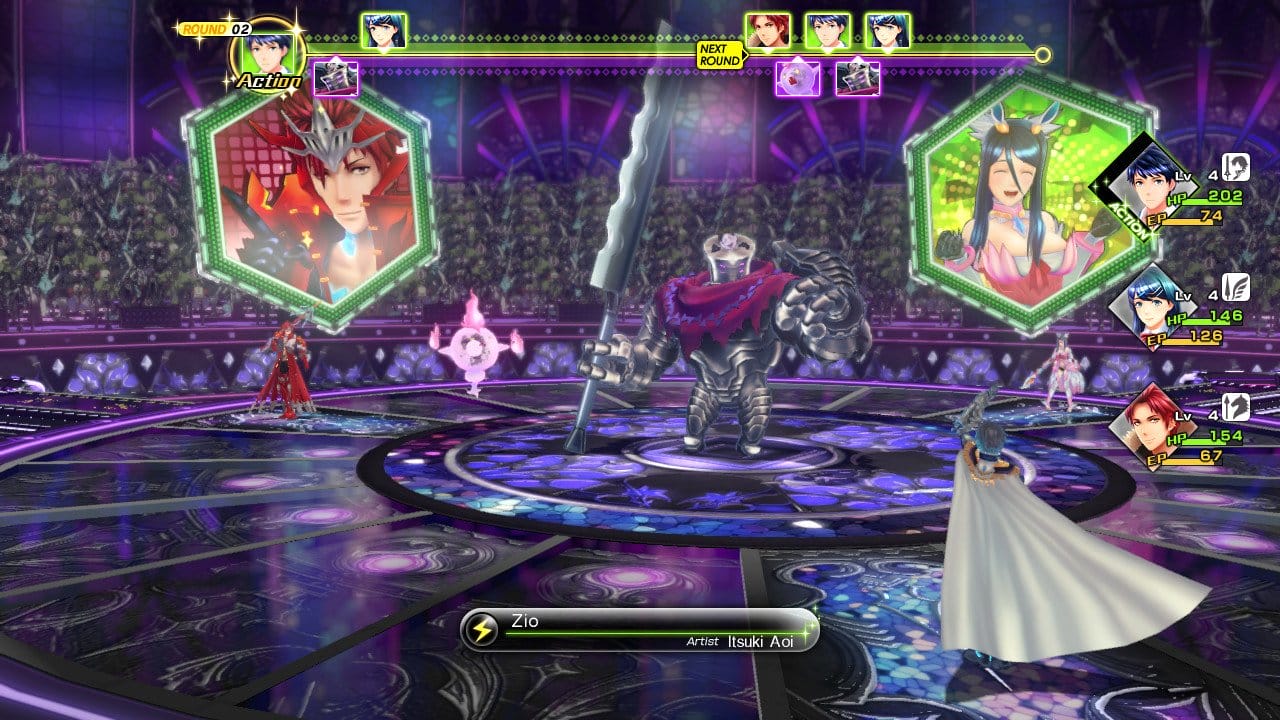Screen dimensions: 1280x720
Task: Select Itsuki's active Action turn portrait
Action: pyautogui.click(x=266, y=50)
